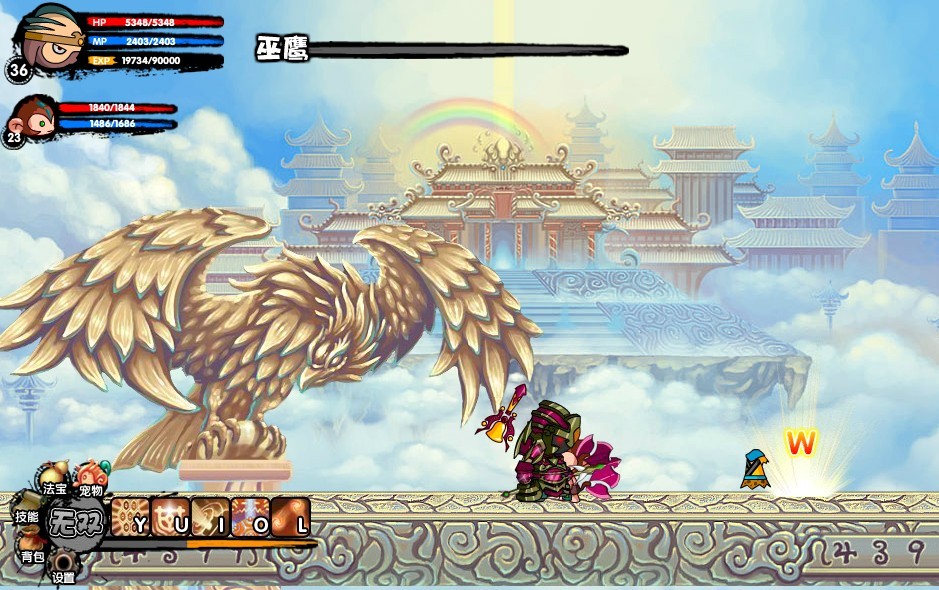Click the level 23 monkey pet portrait
Viewport: 939px width, 590px height.
pyautogui.click(x=34, y=117)
